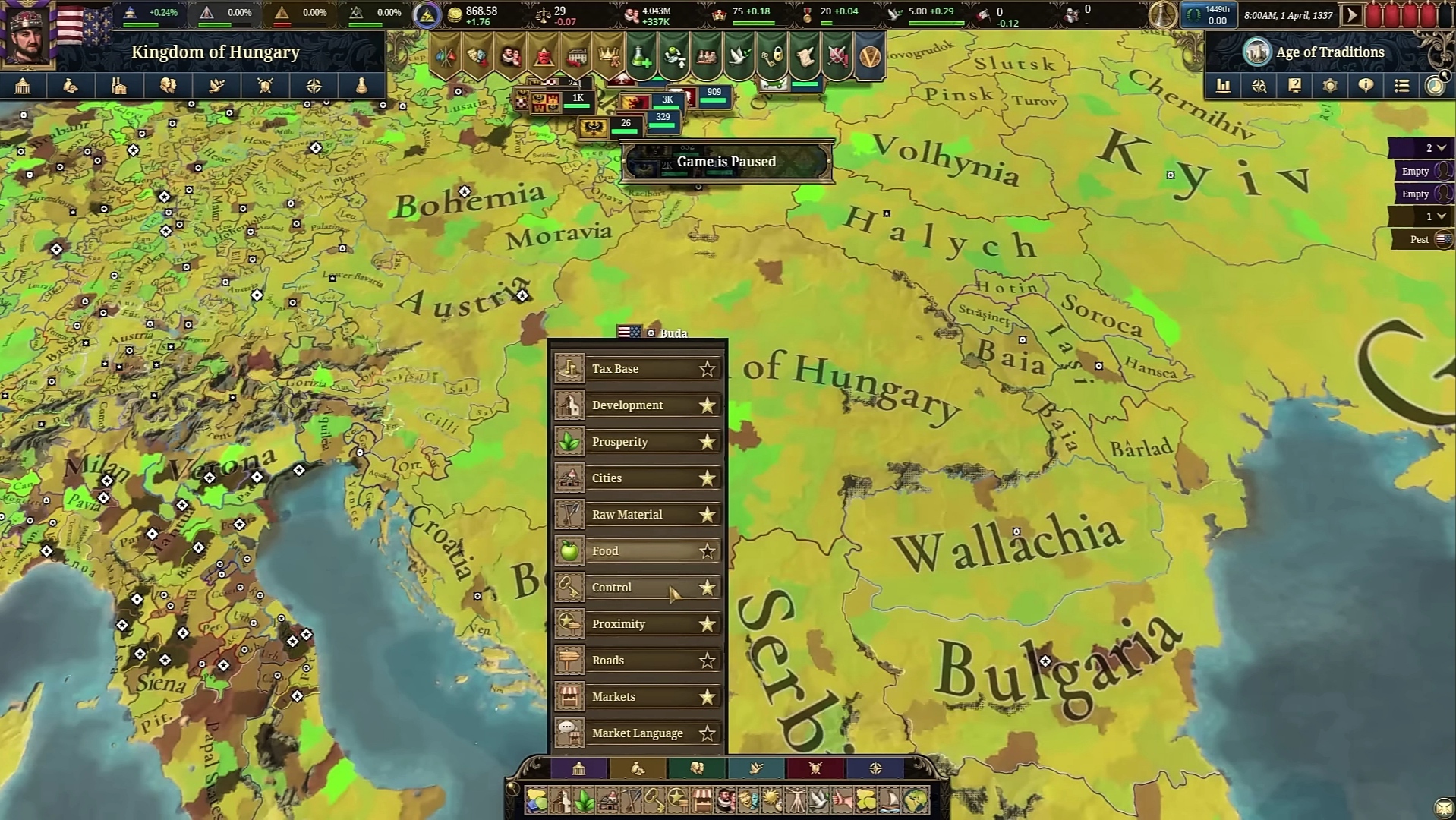
Task: Select the Pest city entry
Action: 1417,239
